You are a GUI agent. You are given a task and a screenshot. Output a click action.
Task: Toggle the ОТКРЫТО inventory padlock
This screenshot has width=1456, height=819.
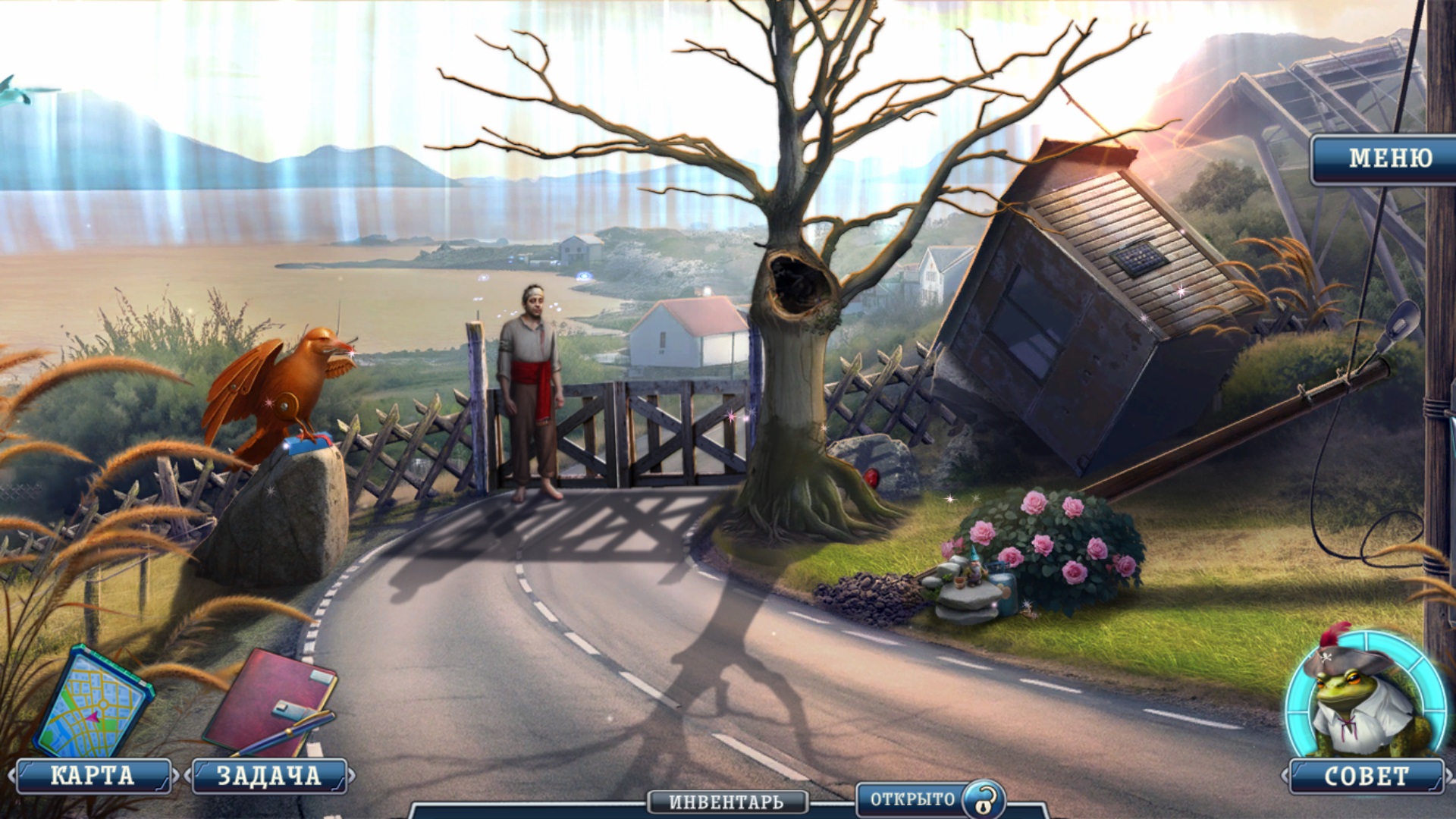[984, 800]
